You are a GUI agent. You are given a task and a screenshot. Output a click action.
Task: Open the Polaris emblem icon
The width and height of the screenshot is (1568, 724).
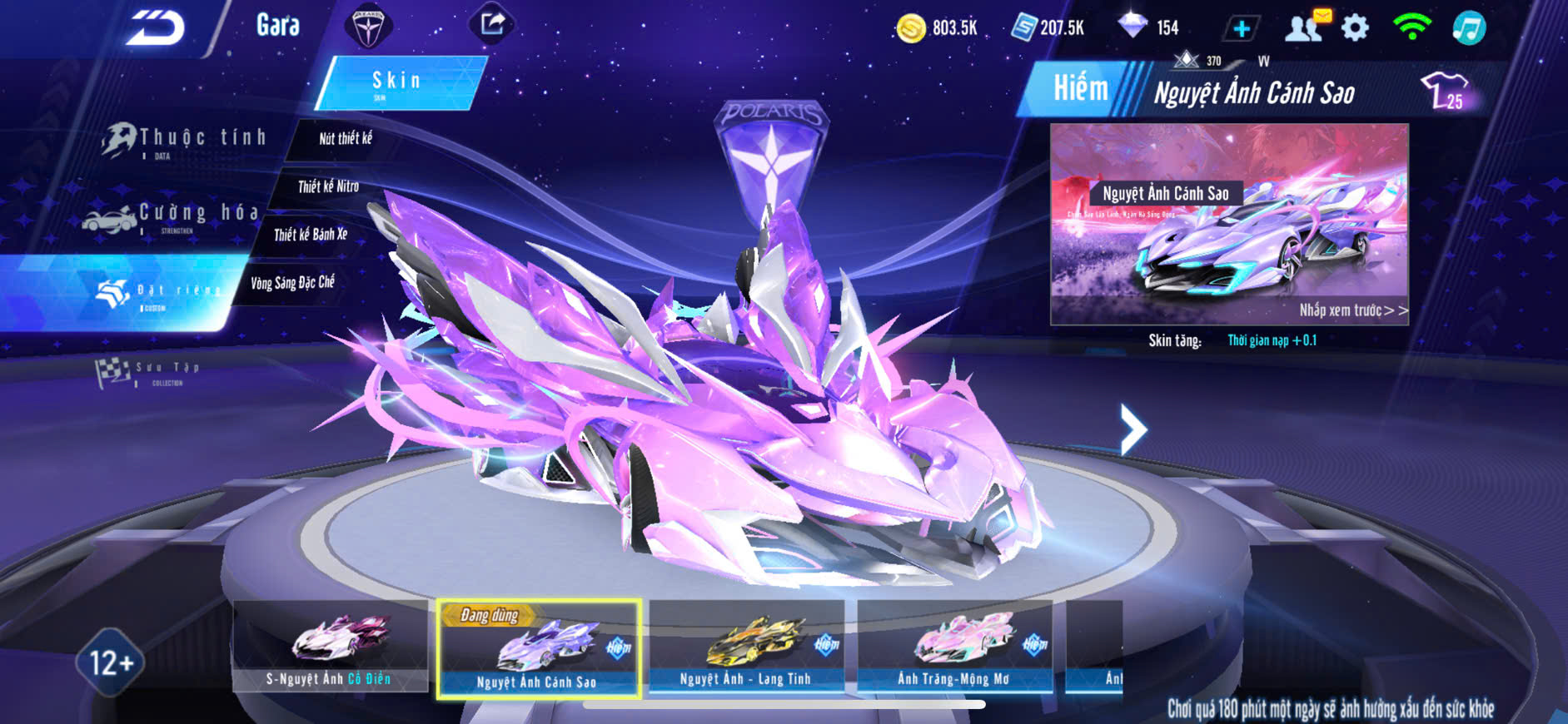pos(367,27)
